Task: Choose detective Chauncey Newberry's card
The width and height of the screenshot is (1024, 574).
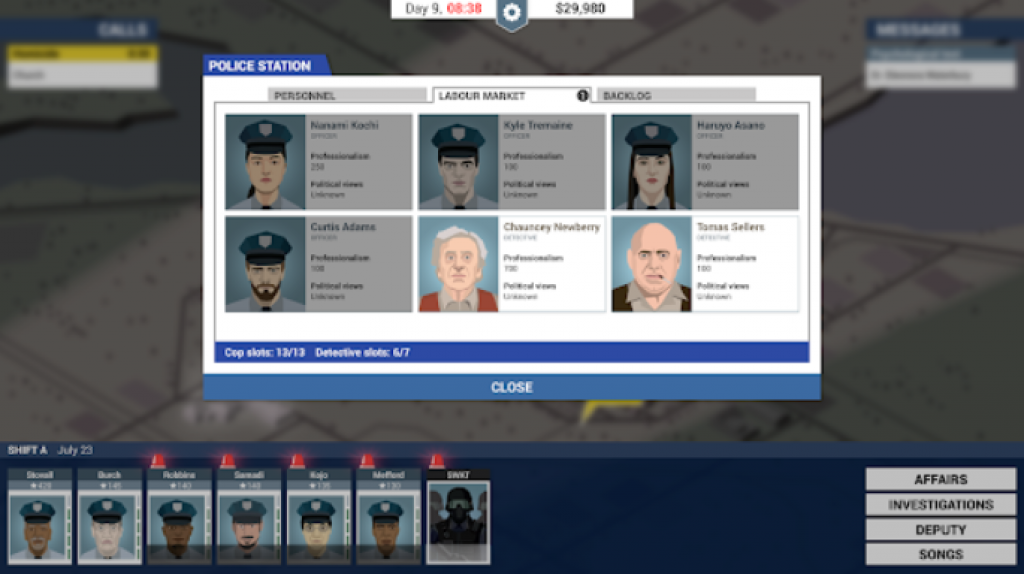Action: (511, 264)
